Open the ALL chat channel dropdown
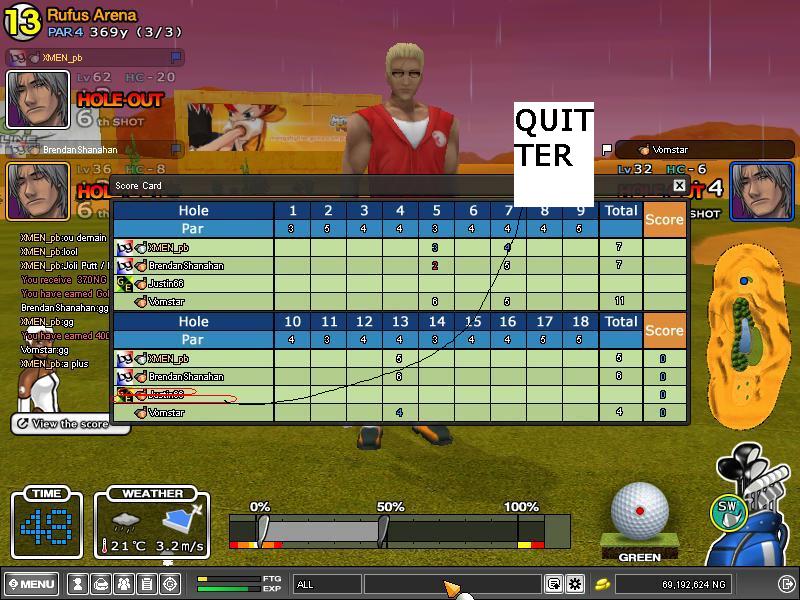 (x=327, y=584)
